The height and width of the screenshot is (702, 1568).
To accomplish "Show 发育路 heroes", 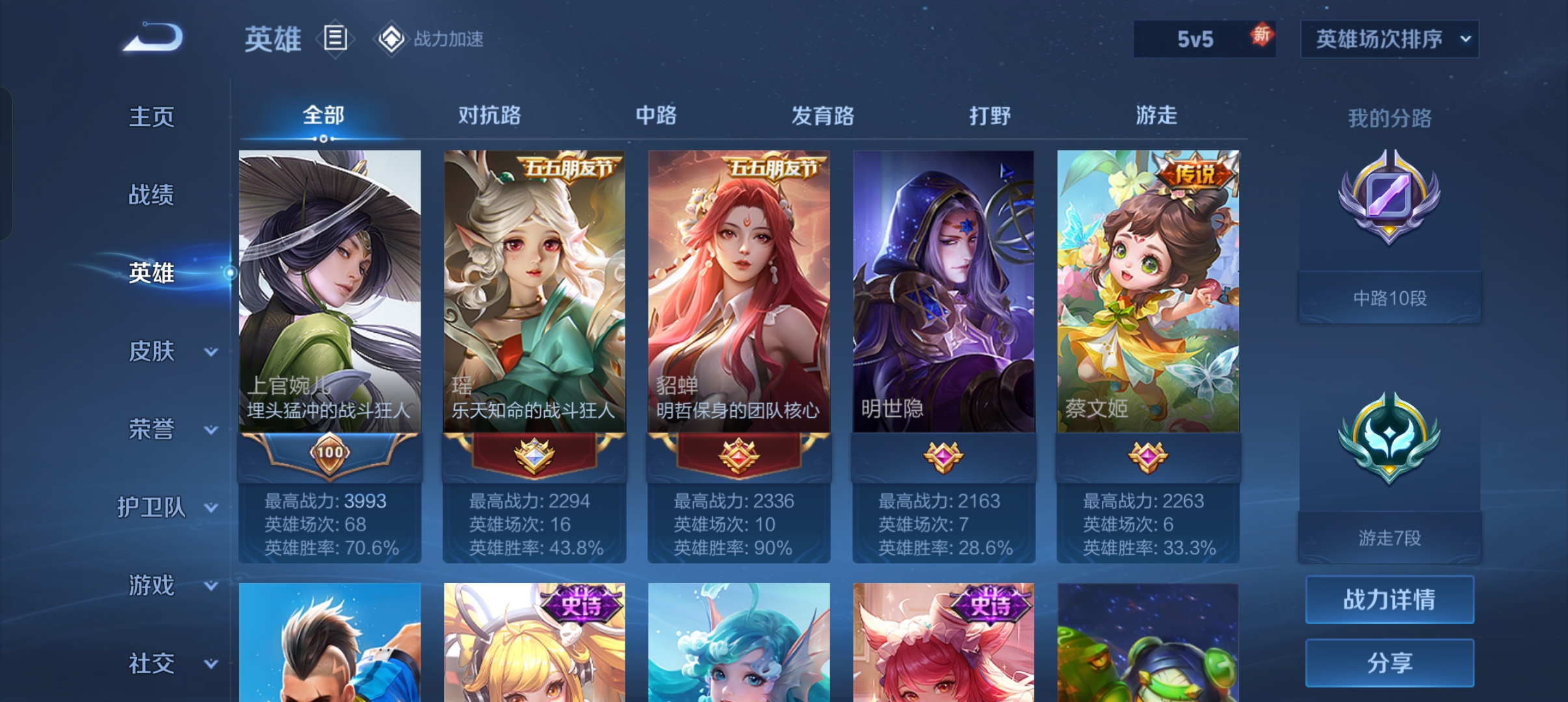I will pos(822,116).
